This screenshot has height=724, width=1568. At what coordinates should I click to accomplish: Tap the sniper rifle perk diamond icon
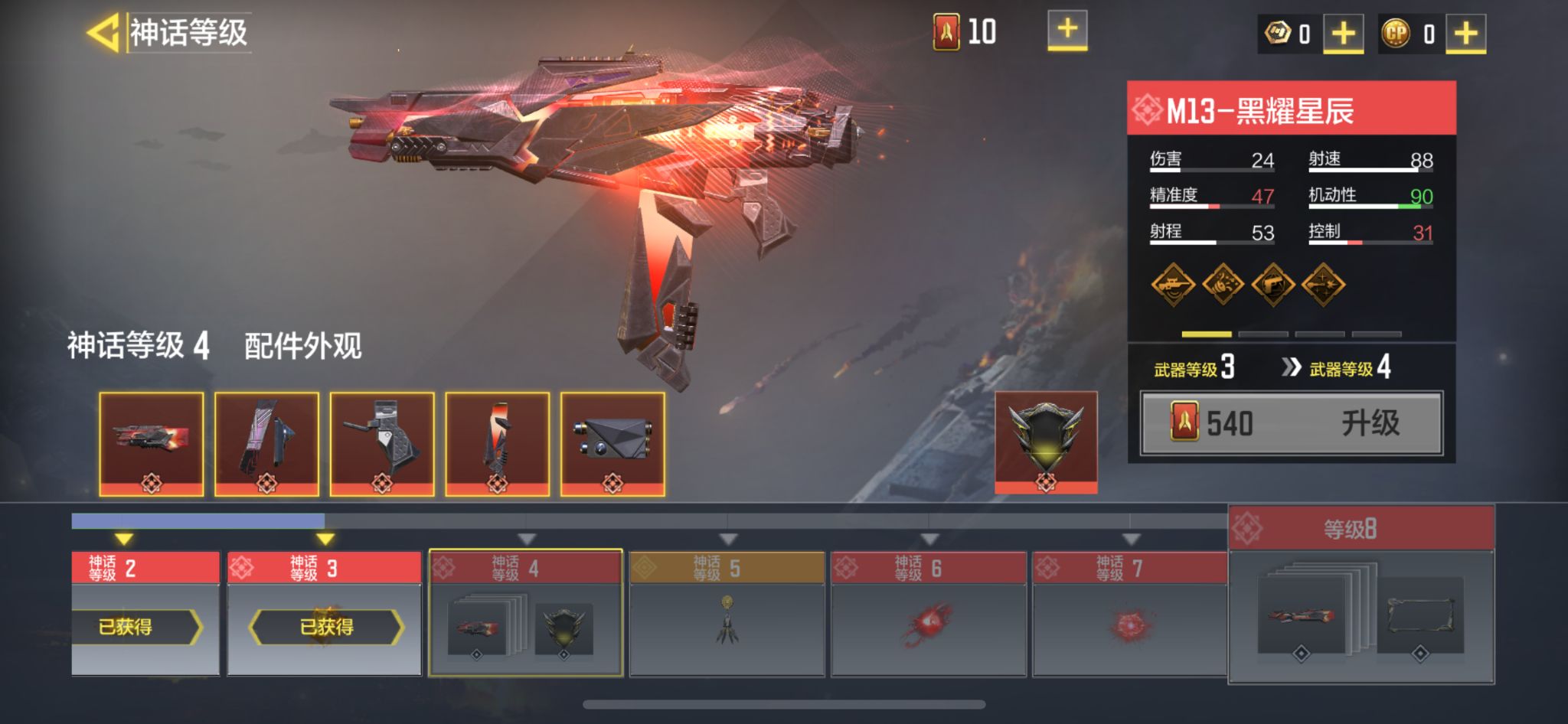pos(1173,285)
